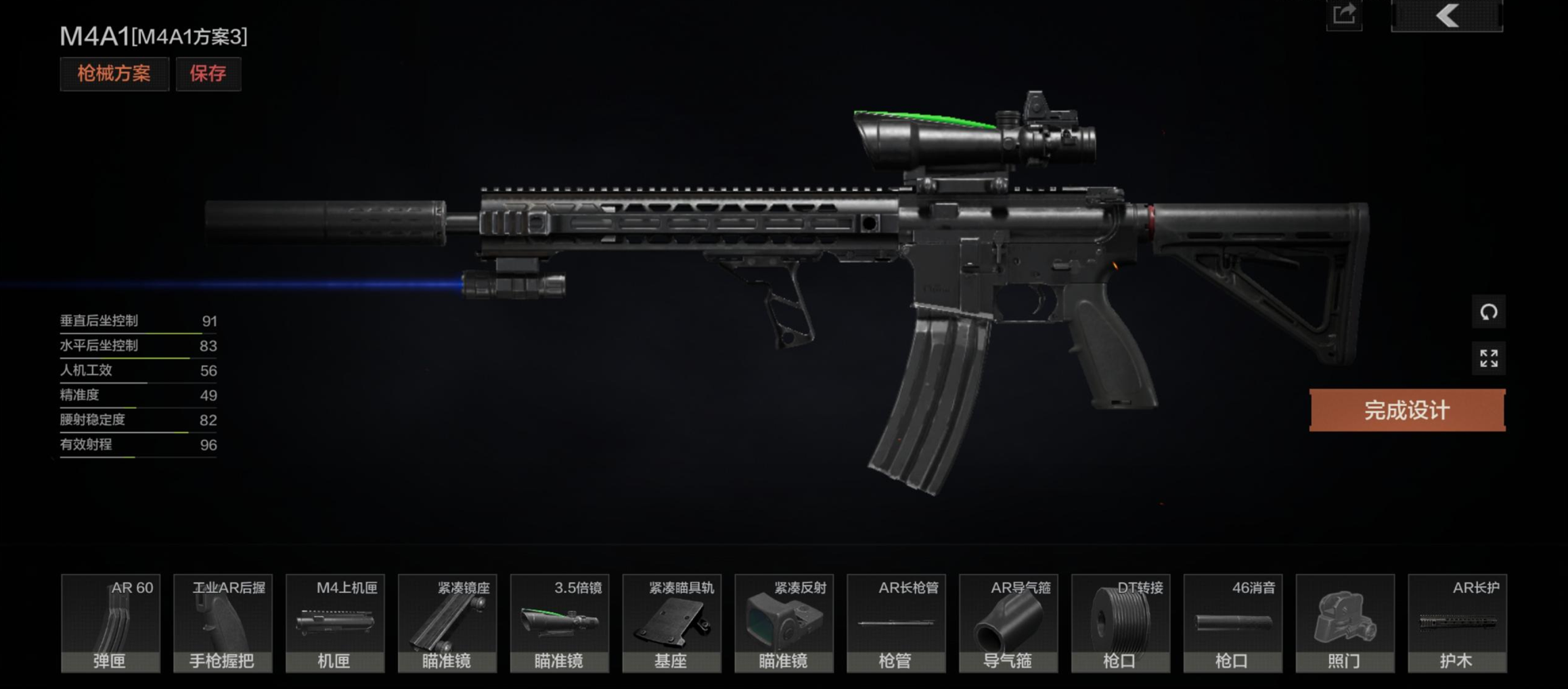
Task: Select the 46消音 suppressor slot
Action: (x=1233, y=623)
